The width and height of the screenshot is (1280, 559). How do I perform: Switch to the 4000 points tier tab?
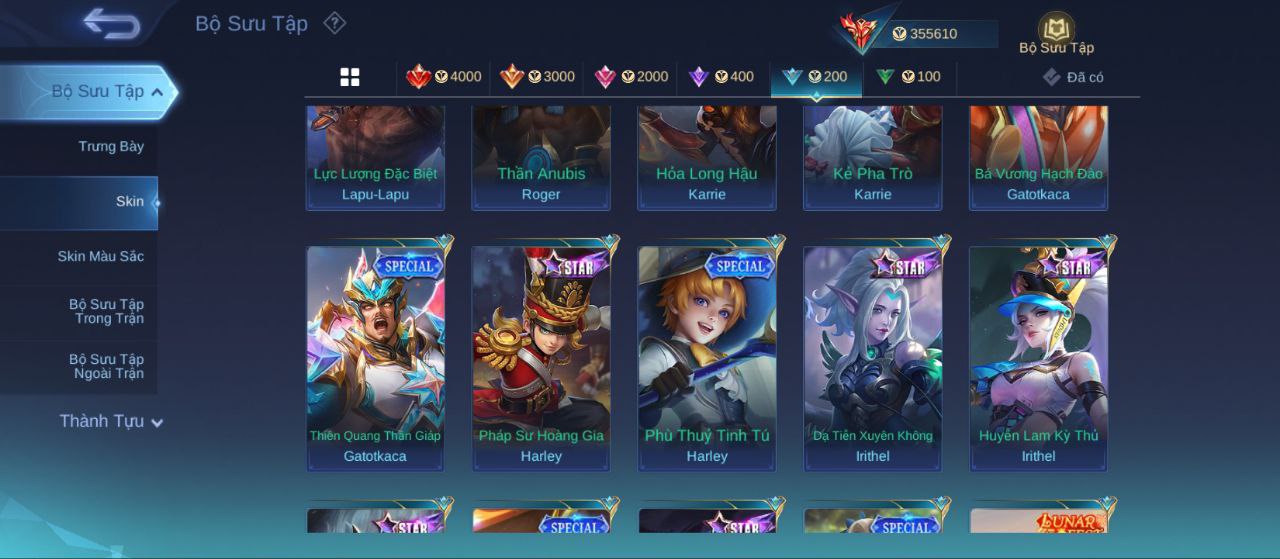444,77
